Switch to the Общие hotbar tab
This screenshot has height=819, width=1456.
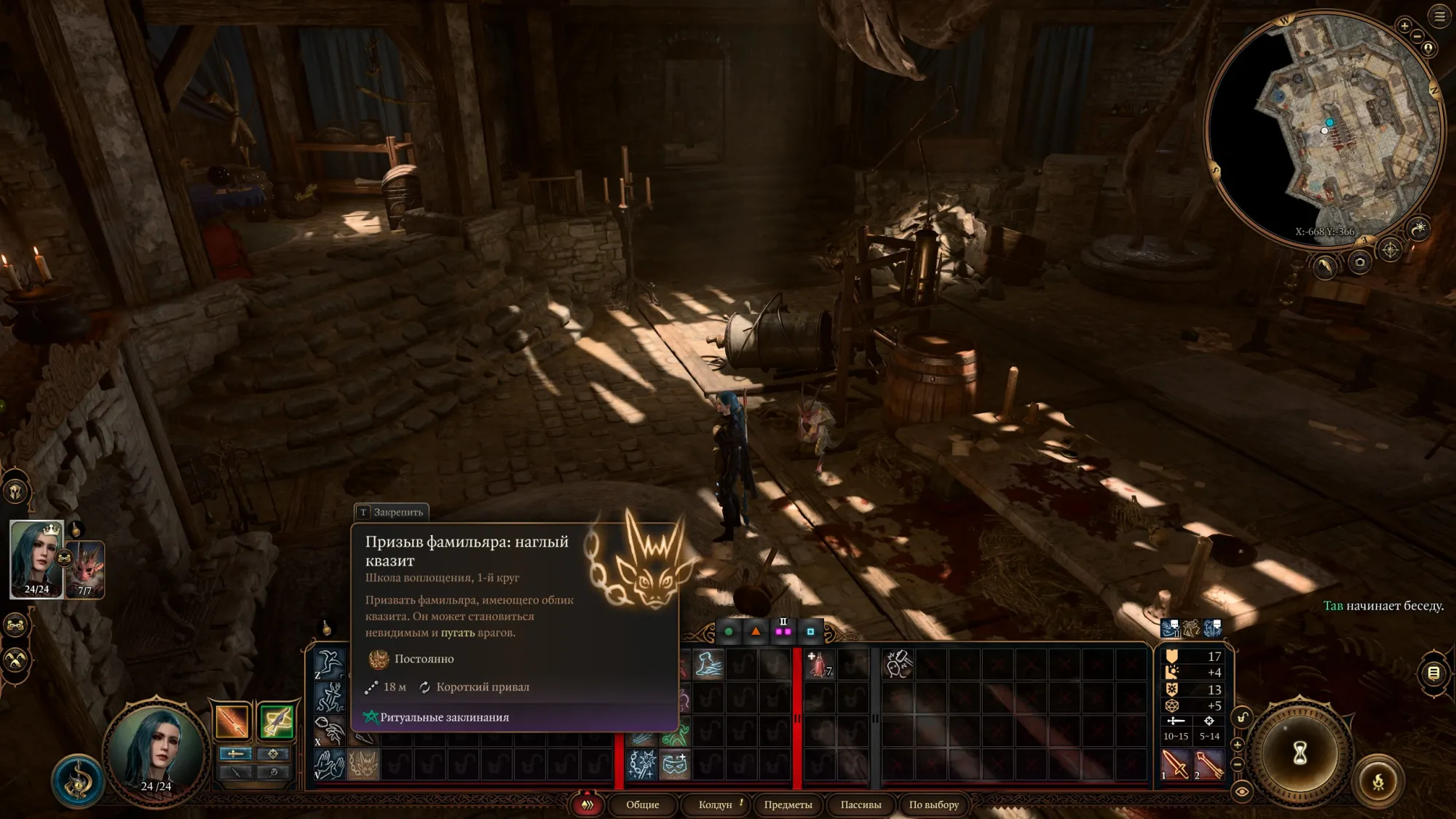coord(642,804)
